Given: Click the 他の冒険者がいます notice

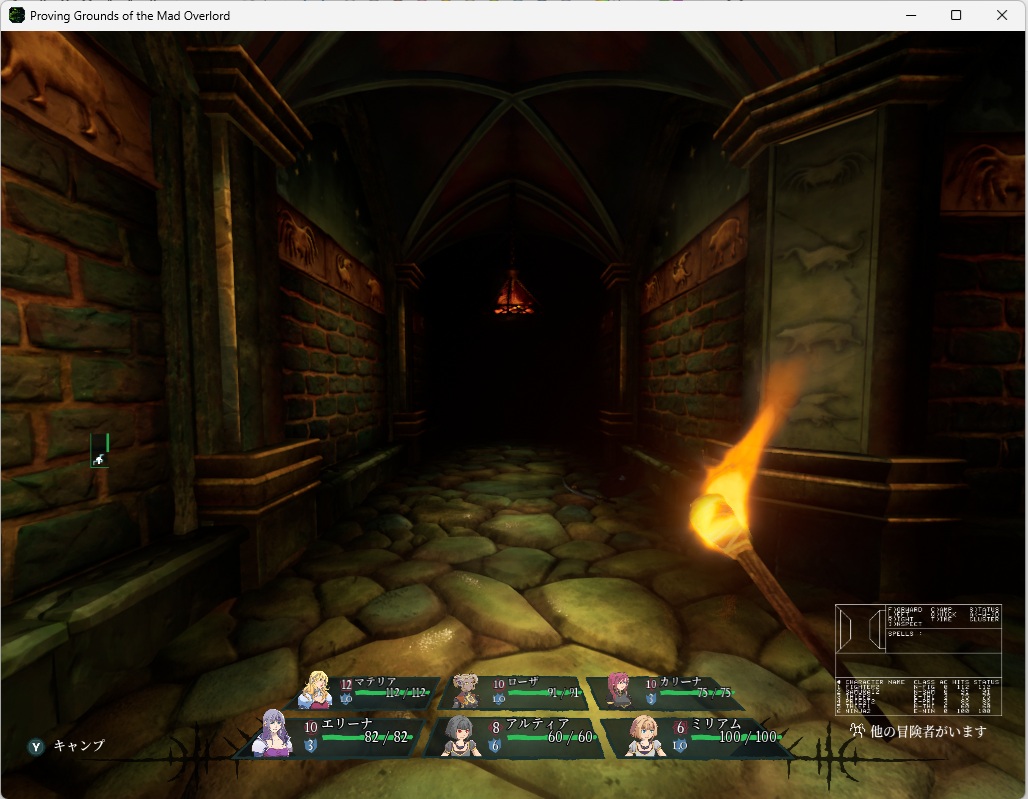Looking at the screenshot, I should coord(918,731).
